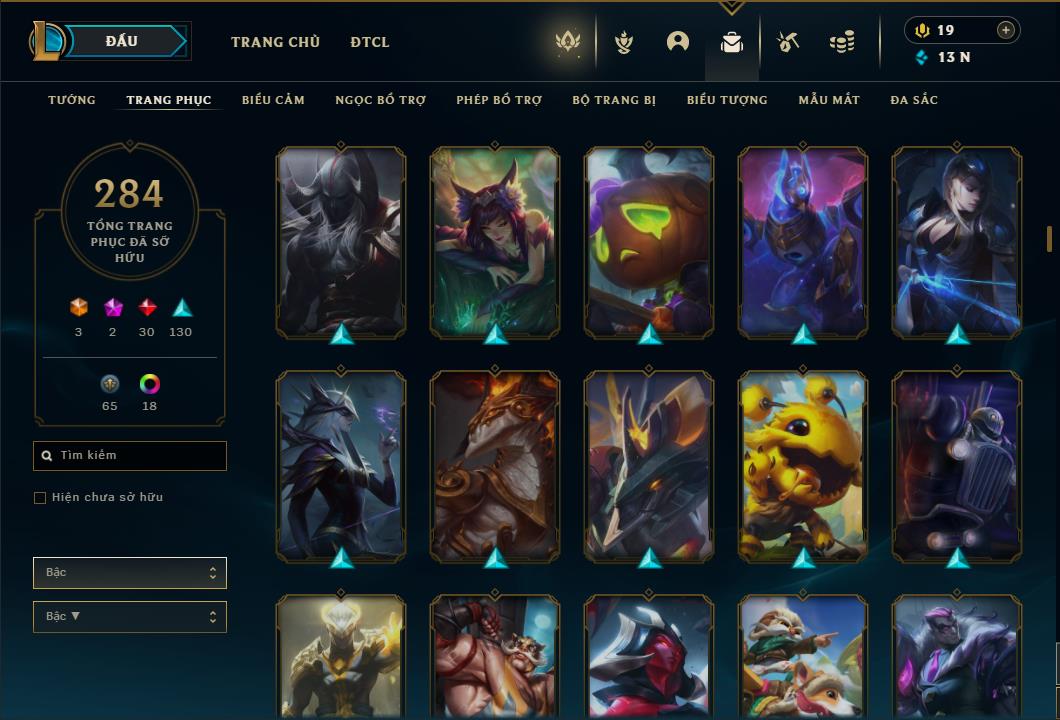Screen dimensions: 1060x720
Task: Open the hammer loot crafting icon
Action: pos(788,42)
